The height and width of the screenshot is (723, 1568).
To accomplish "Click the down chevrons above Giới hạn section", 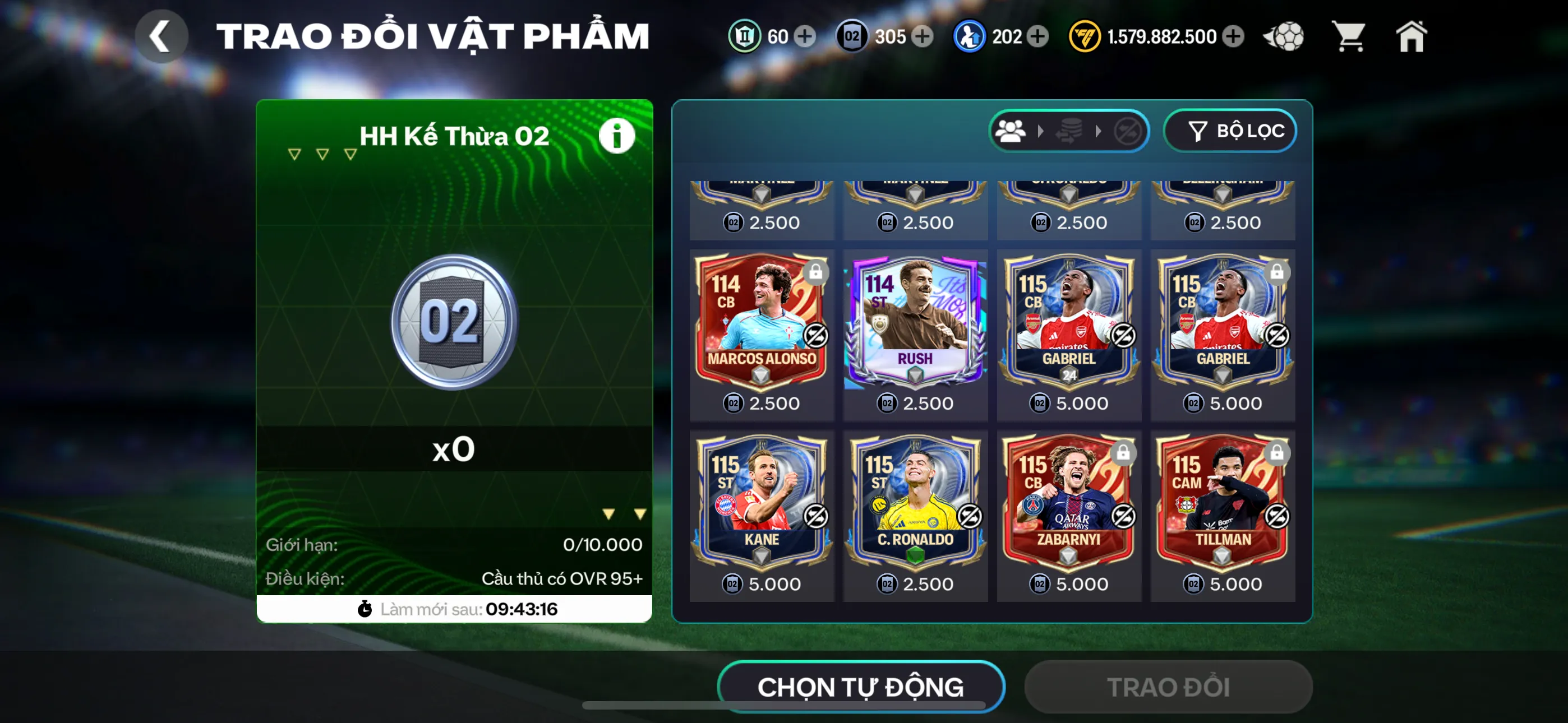I will [623, 513].
